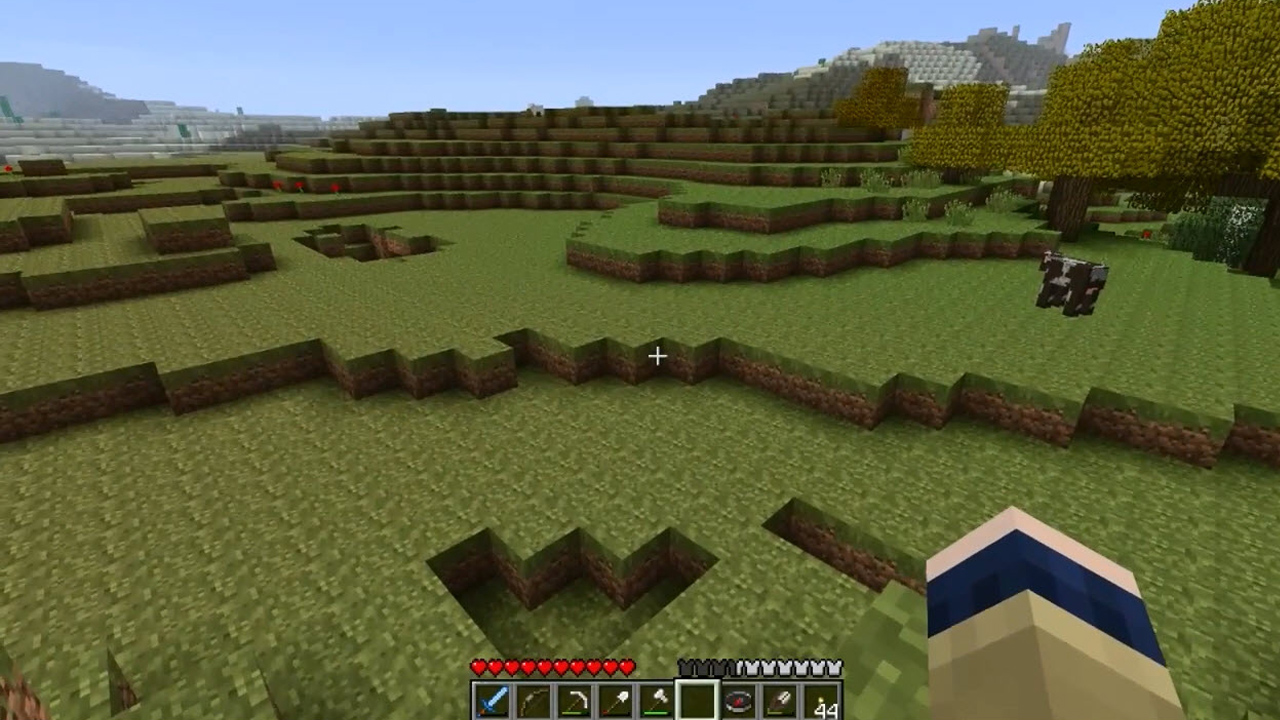The height and width of the screenshot is (720, 1280).
Task: Select the bow from the hotbar
Action: (536, 700)
